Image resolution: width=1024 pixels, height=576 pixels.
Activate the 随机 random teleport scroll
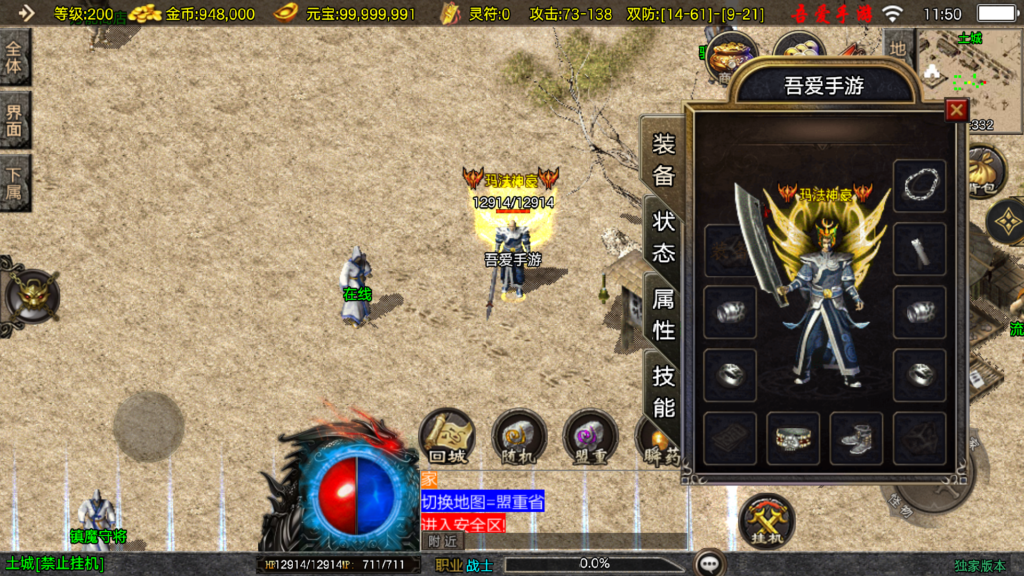pos(519,436)
